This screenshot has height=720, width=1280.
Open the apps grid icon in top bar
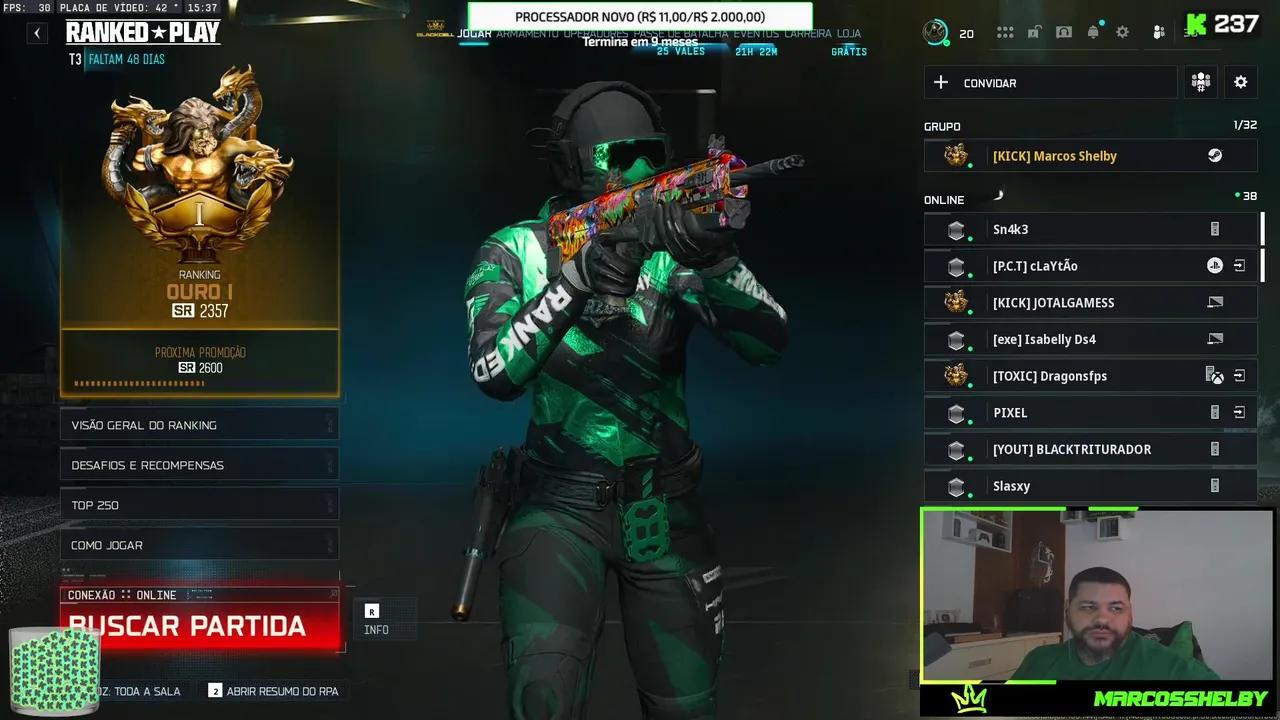1005,31
